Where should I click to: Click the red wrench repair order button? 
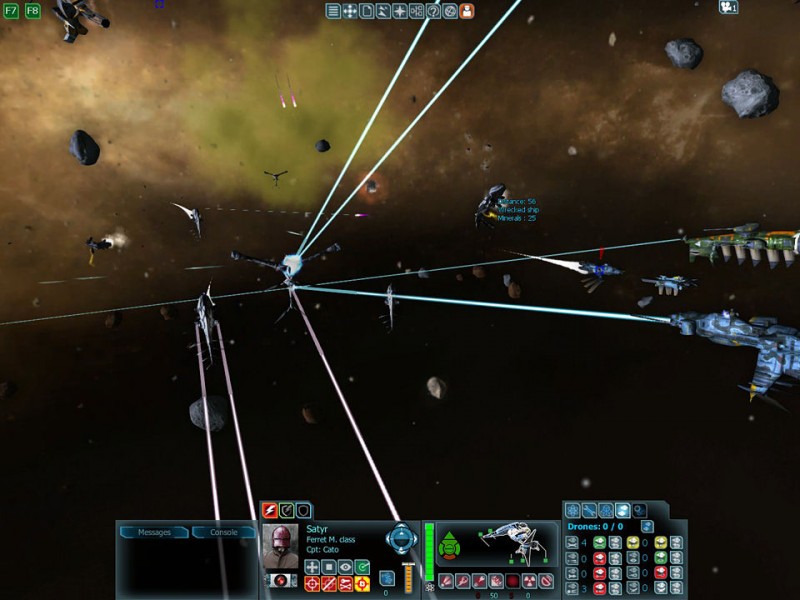pos(345,584)
